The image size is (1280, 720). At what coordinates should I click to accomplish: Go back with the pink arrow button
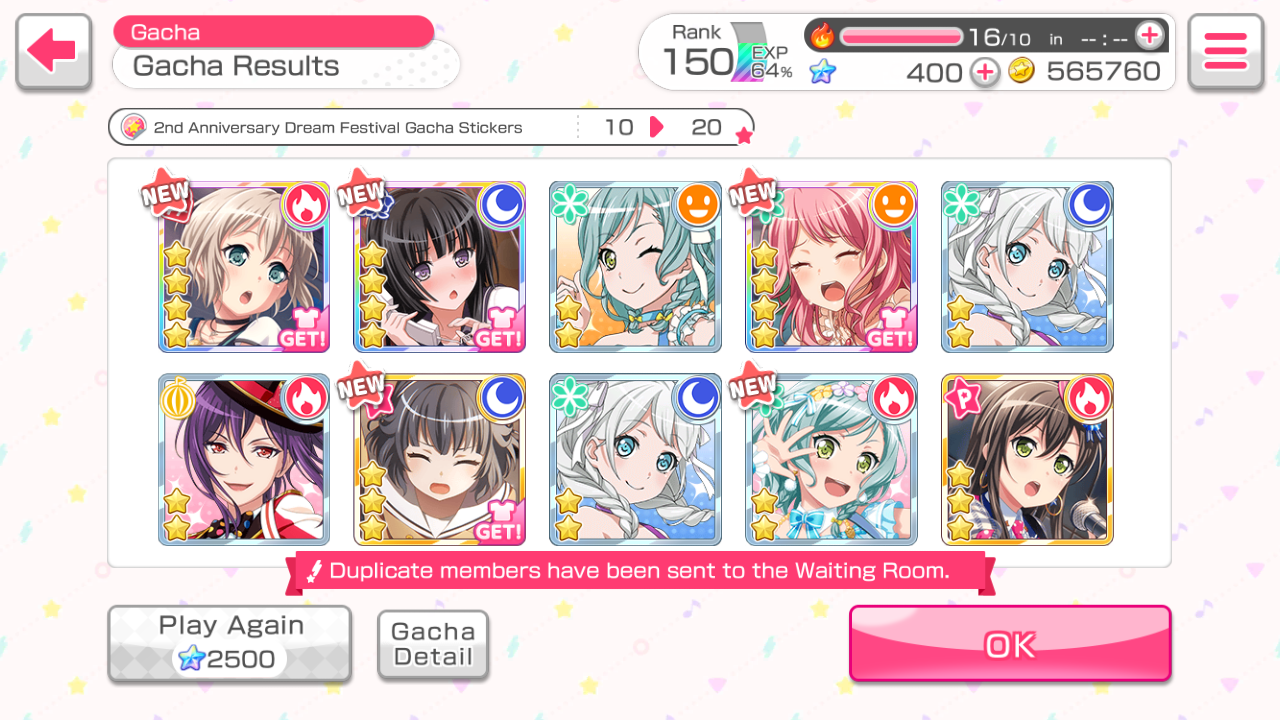point(54,51)
